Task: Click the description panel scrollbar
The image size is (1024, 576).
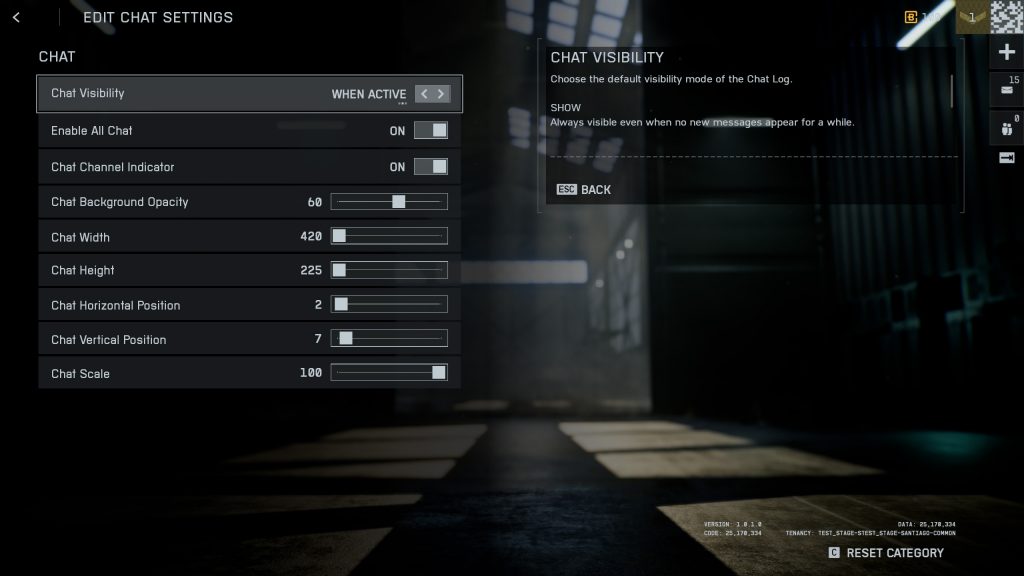Action: coord(952,92)
